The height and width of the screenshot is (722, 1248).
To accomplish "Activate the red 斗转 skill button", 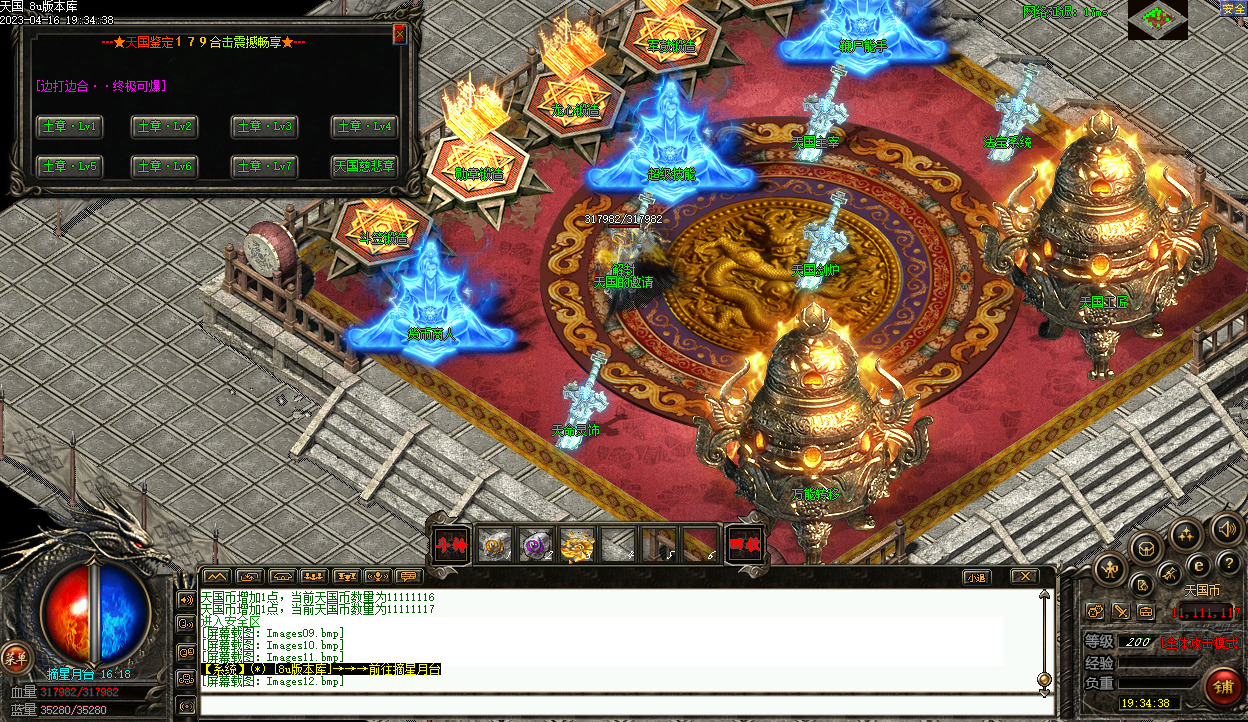I will coord(449,544).
